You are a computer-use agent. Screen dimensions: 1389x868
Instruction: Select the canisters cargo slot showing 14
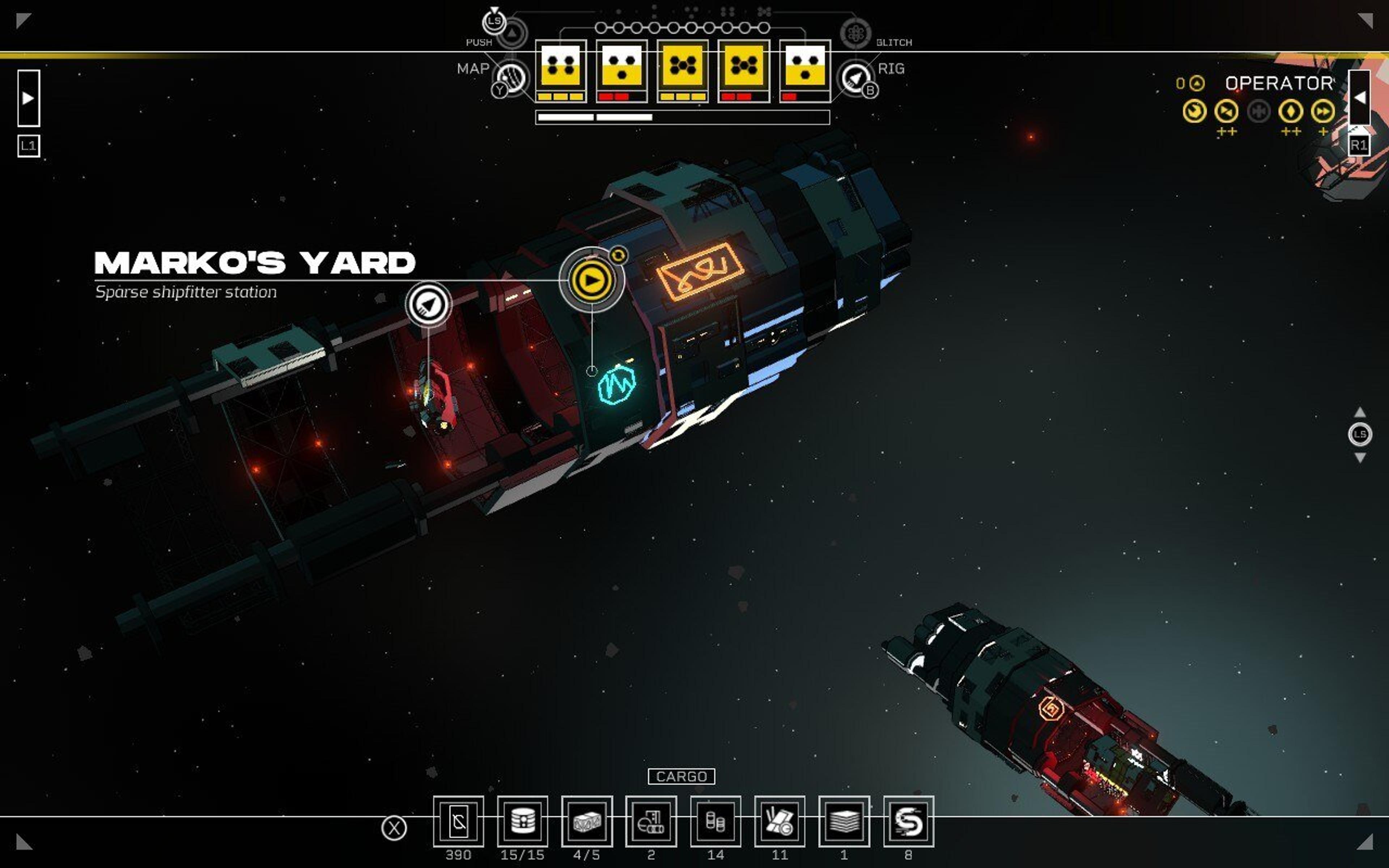point(715,821)
